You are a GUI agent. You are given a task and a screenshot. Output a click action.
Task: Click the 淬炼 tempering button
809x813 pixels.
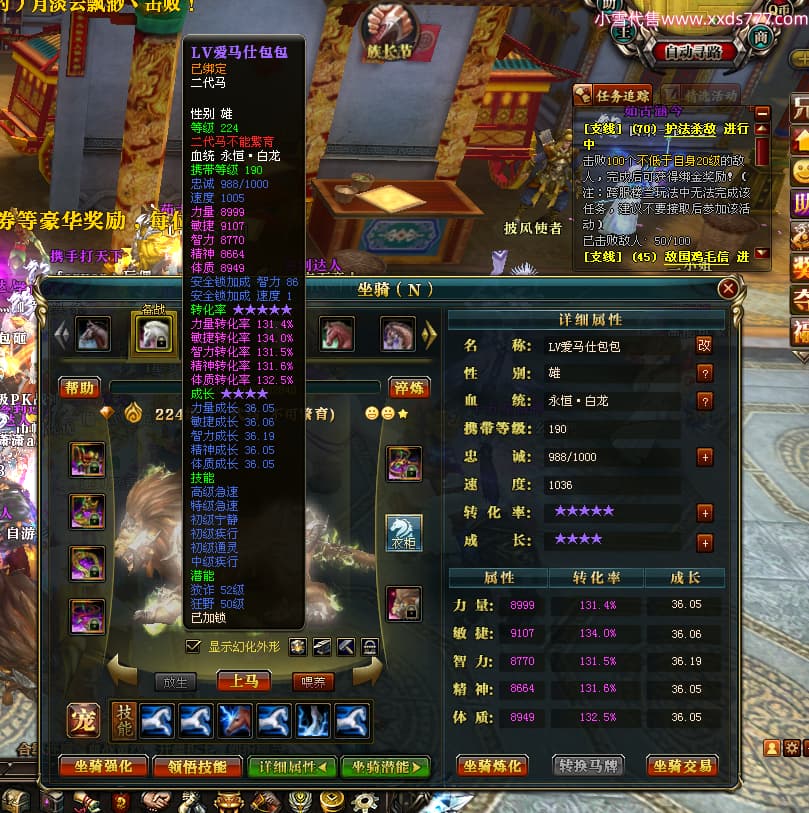click(x=408, y=388)
